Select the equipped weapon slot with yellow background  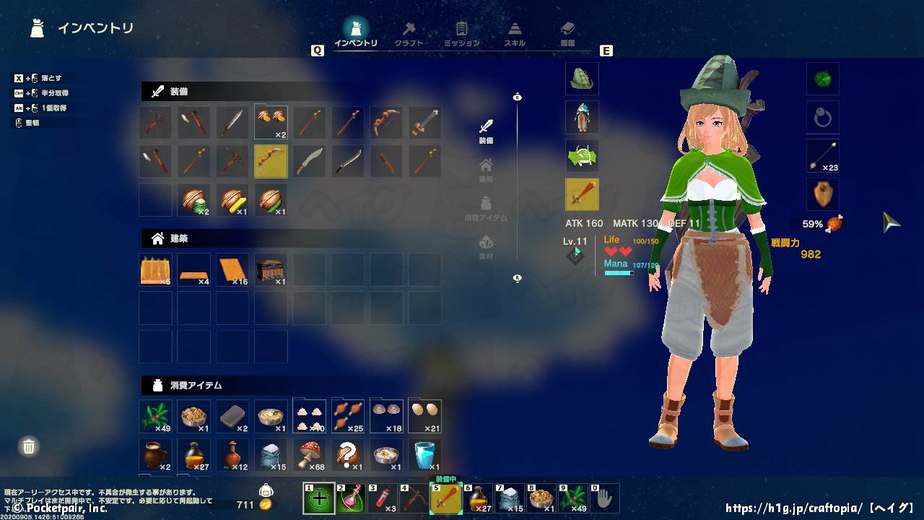(582, 194)
